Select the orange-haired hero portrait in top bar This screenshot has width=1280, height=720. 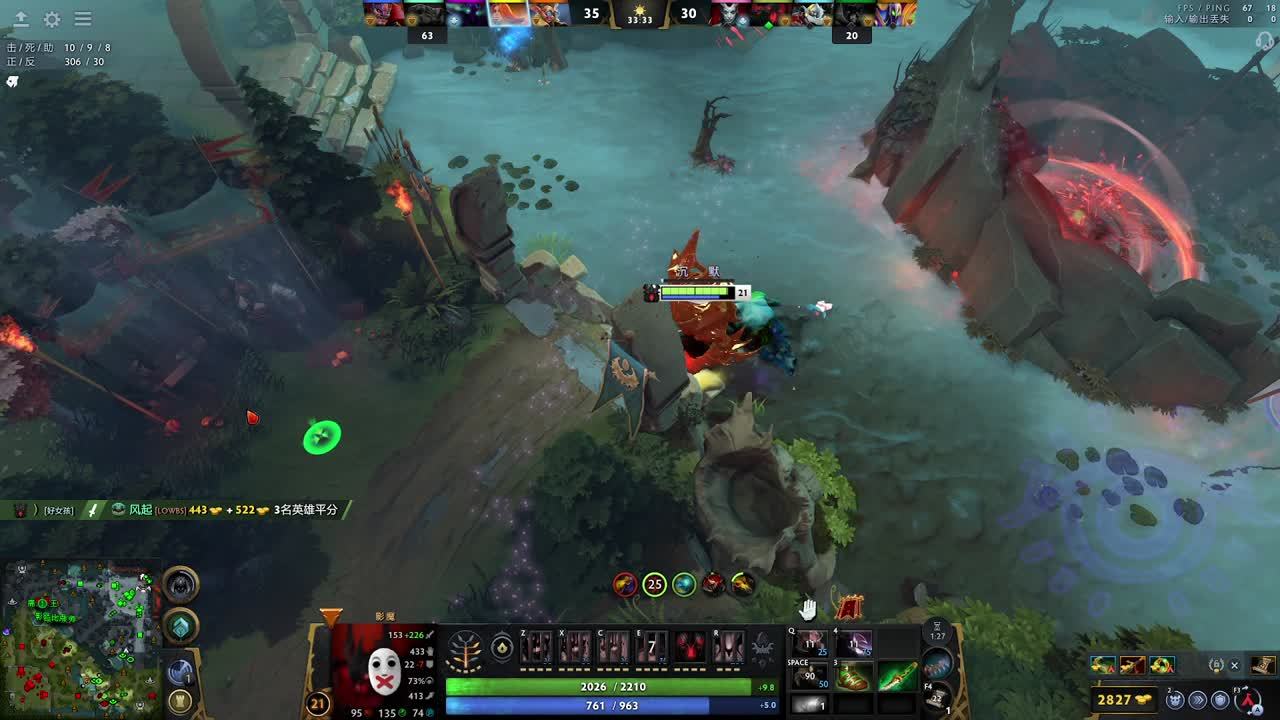(507, 13)
